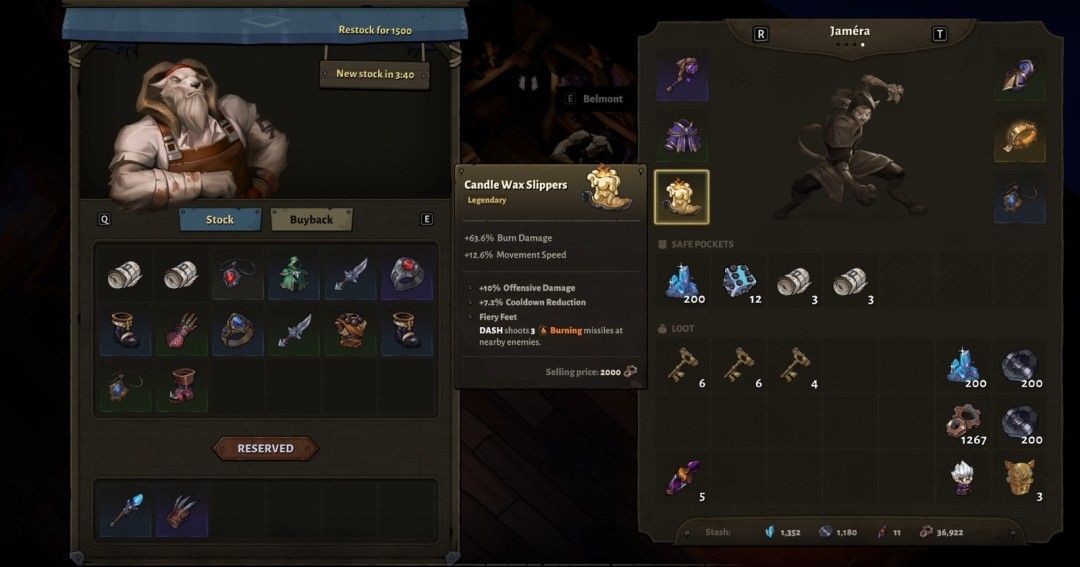Choose the golden cat mask loot item

(1020, 477)
